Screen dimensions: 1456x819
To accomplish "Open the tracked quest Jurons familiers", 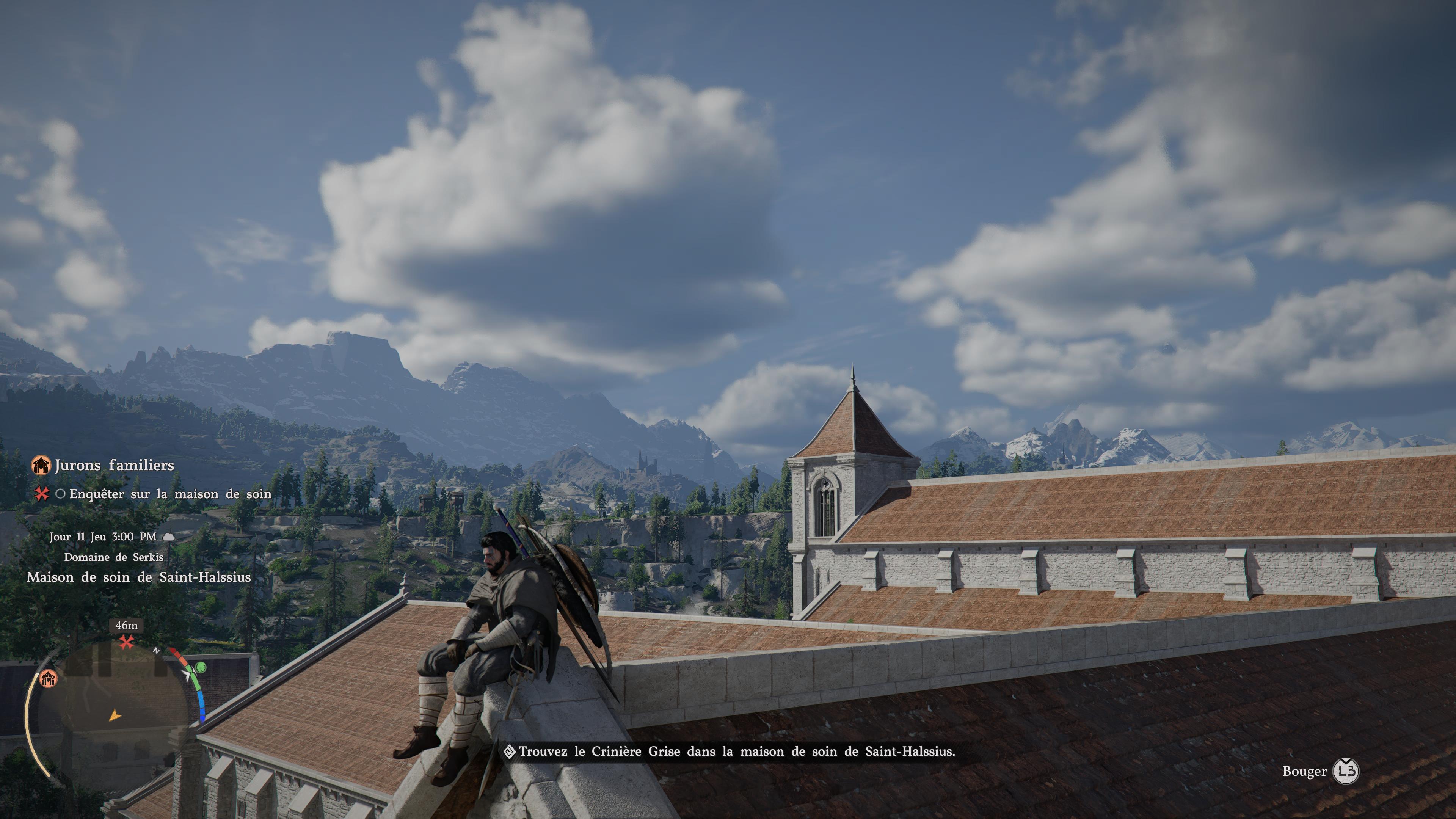I will pos(114,465).
